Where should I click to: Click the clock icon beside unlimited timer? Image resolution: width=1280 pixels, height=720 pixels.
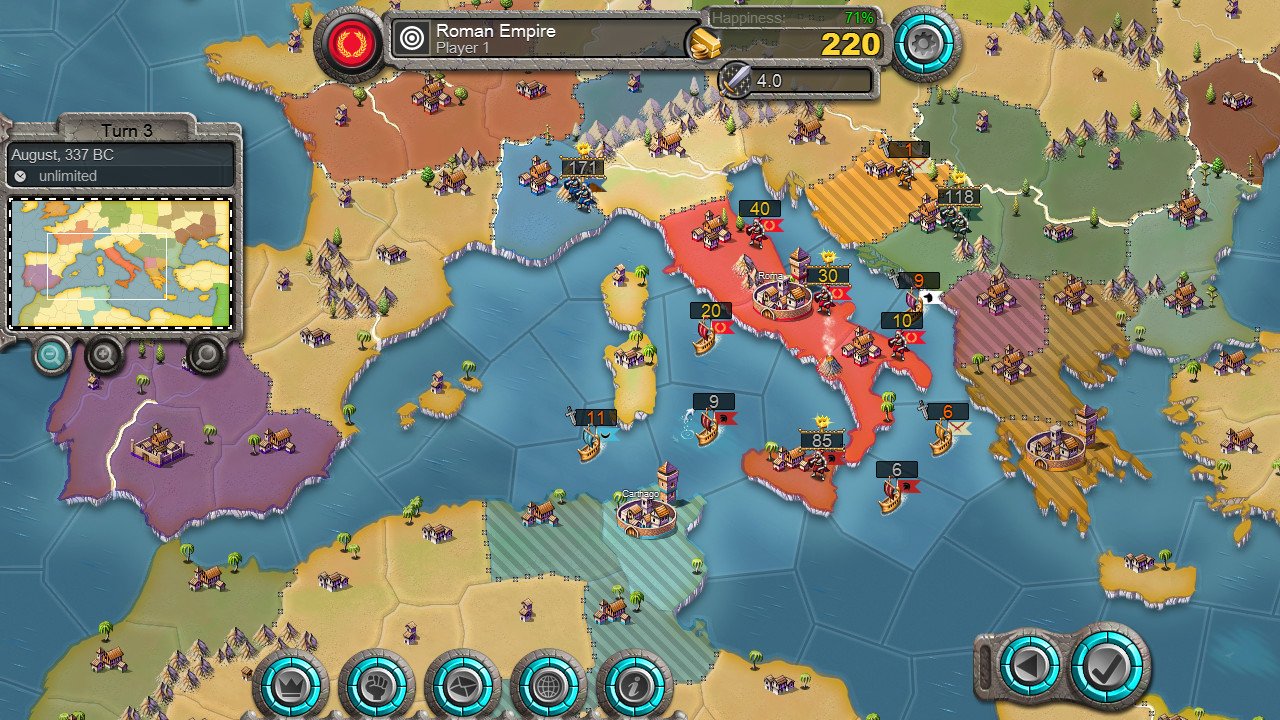pyautogui.click(x=22, y=175)
